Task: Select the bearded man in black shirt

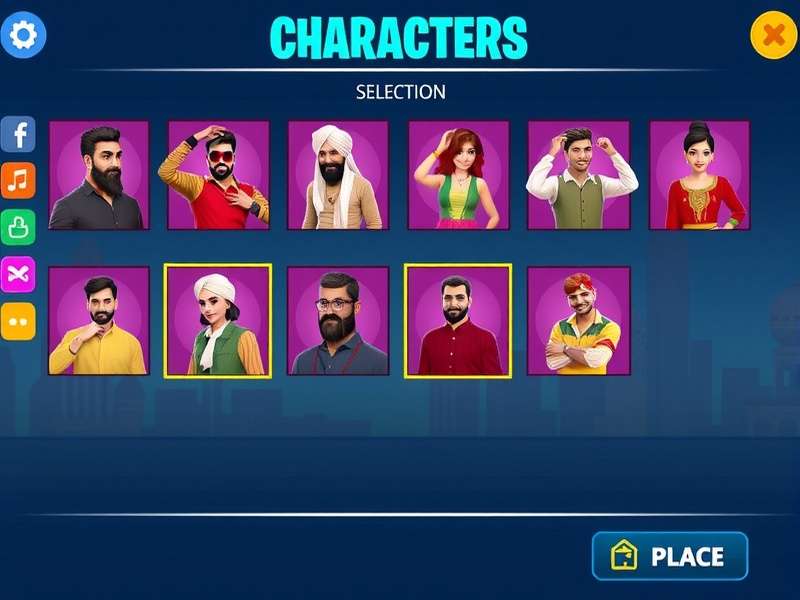Action: coord(99,175)
